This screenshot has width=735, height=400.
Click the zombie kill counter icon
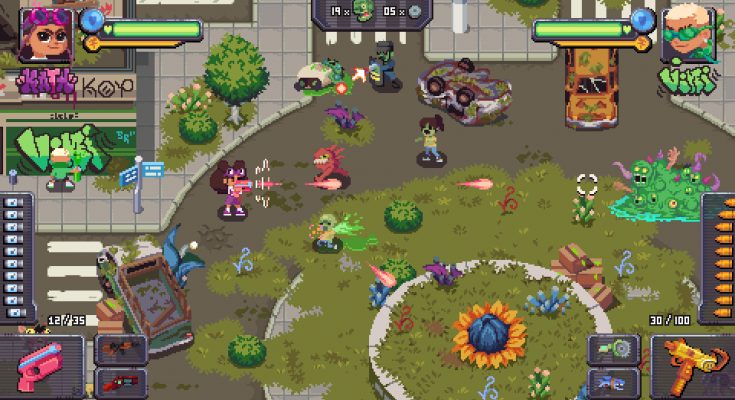tap(362, 12)
